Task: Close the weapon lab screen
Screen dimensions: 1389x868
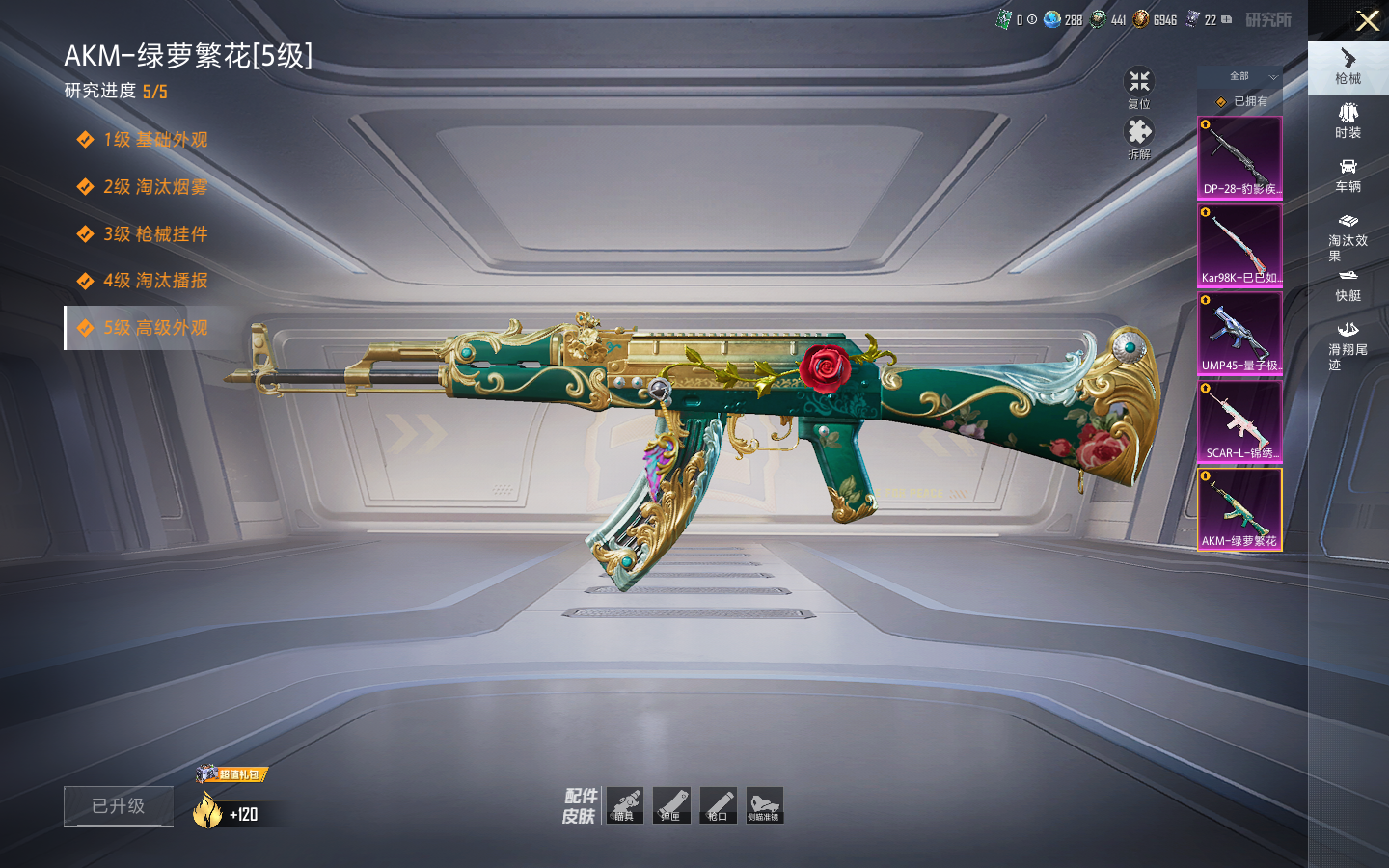Action: [x=1367, y=20]
